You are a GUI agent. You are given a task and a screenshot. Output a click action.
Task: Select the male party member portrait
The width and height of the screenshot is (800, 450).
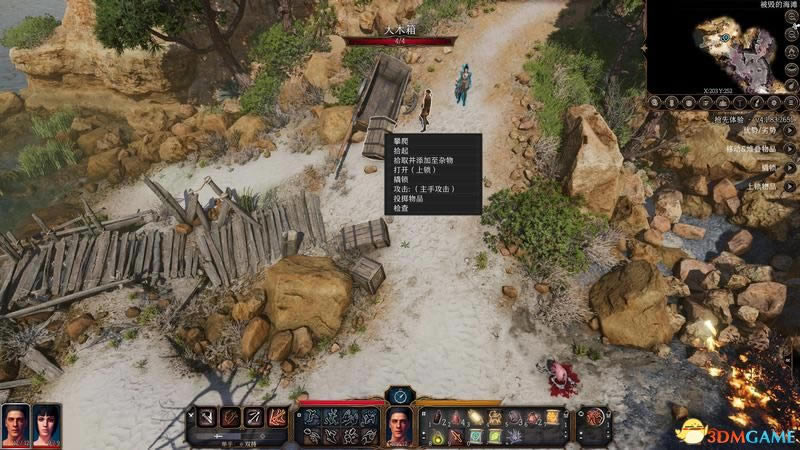coord(15,425)
